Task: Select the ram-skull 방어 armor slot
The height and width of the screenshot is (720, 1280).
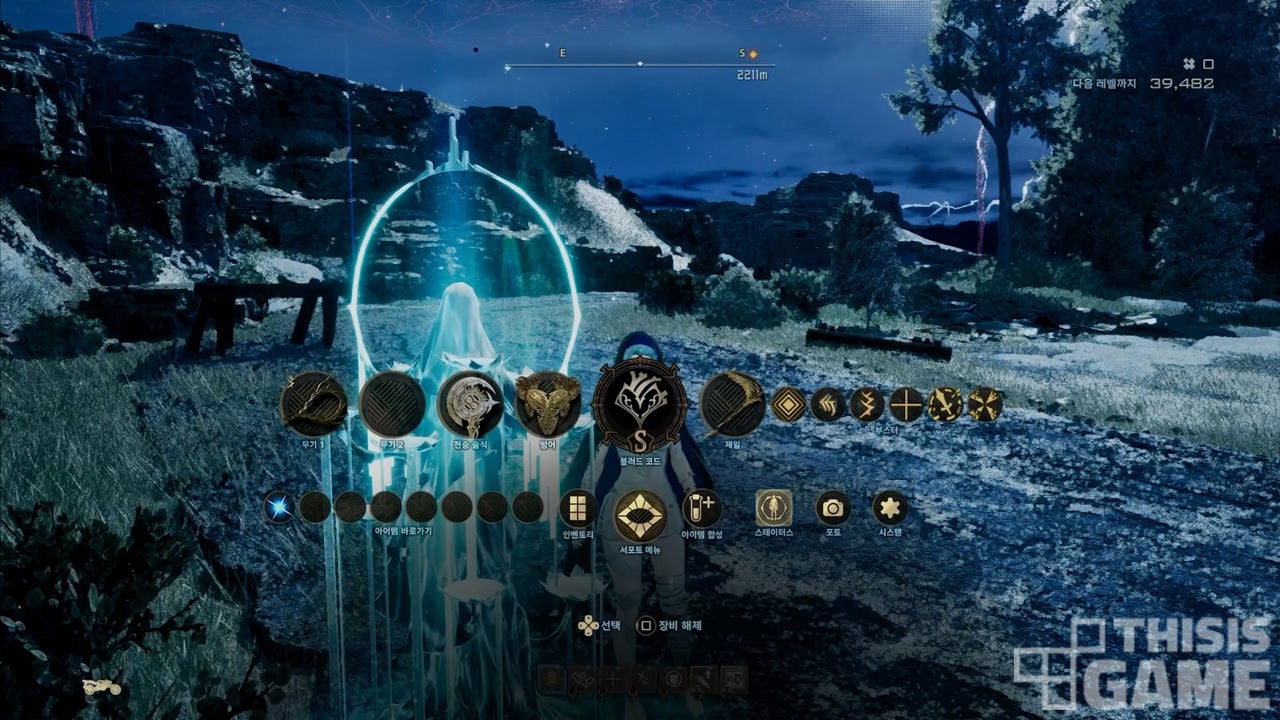Action: [x=548, y=404]
